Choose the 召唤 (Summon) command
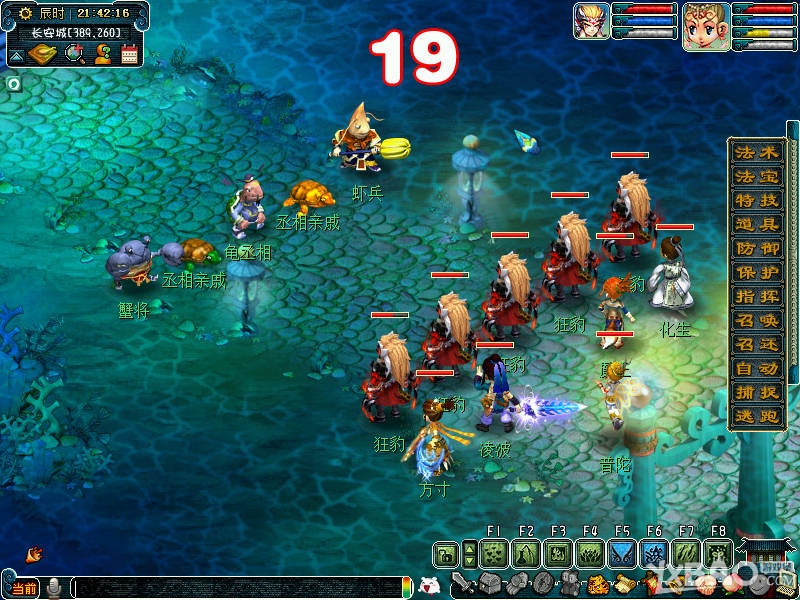This screenshot has width=800, height=600. [755, 320]
